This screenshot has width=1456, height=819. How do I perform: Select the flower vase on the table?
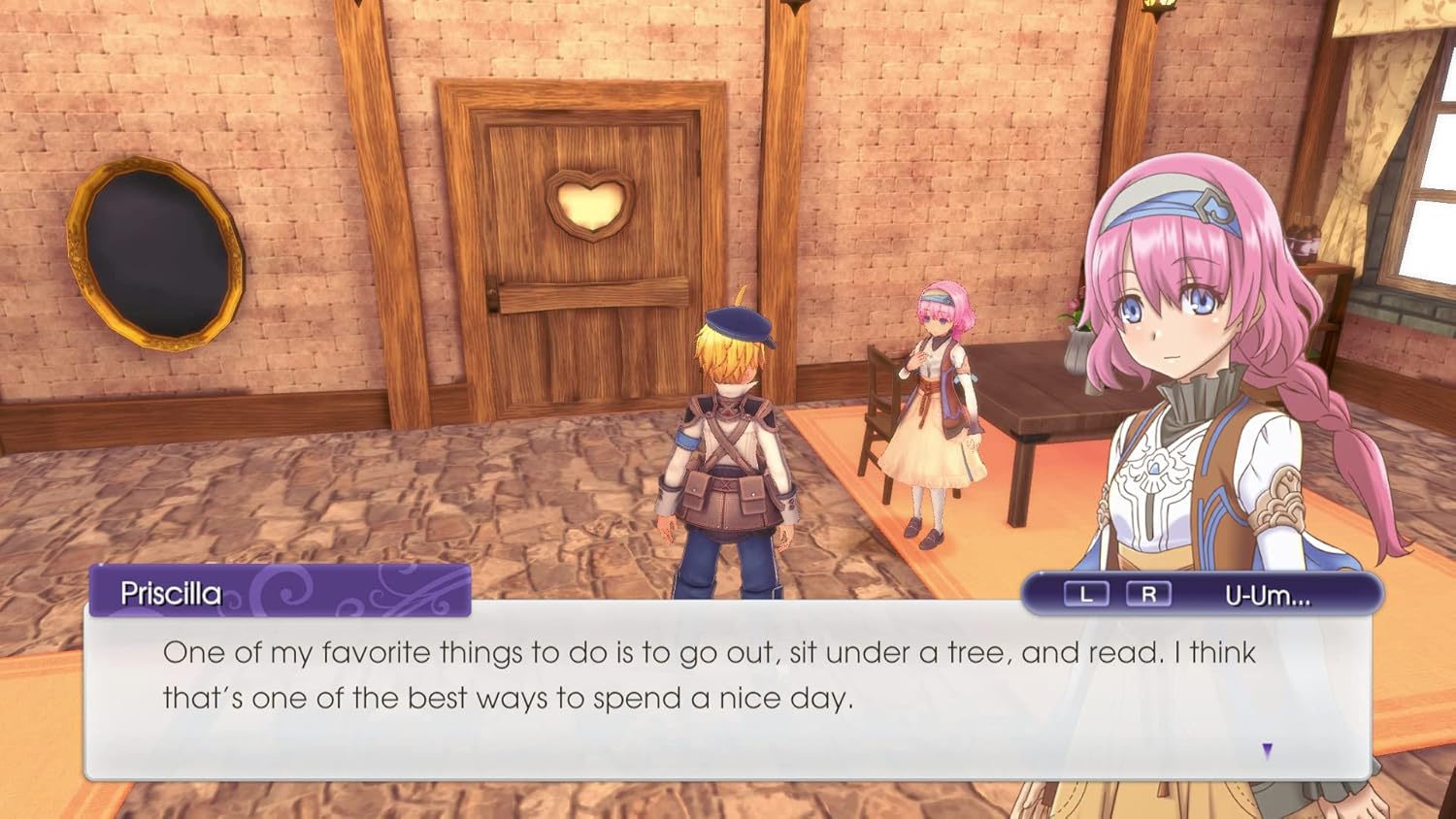1075,343
